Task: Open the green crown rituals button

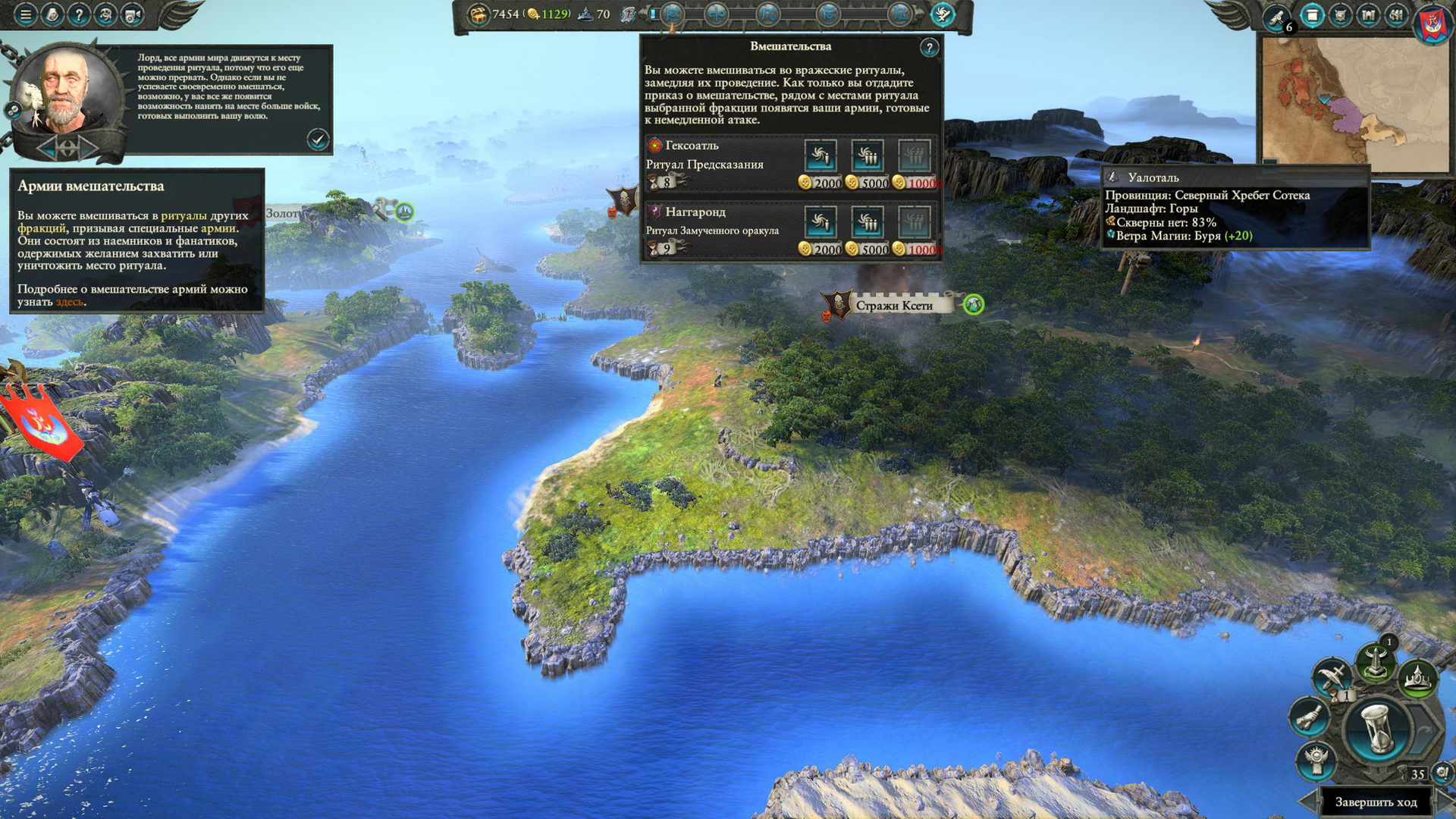Action: [x=1417, y=677]
